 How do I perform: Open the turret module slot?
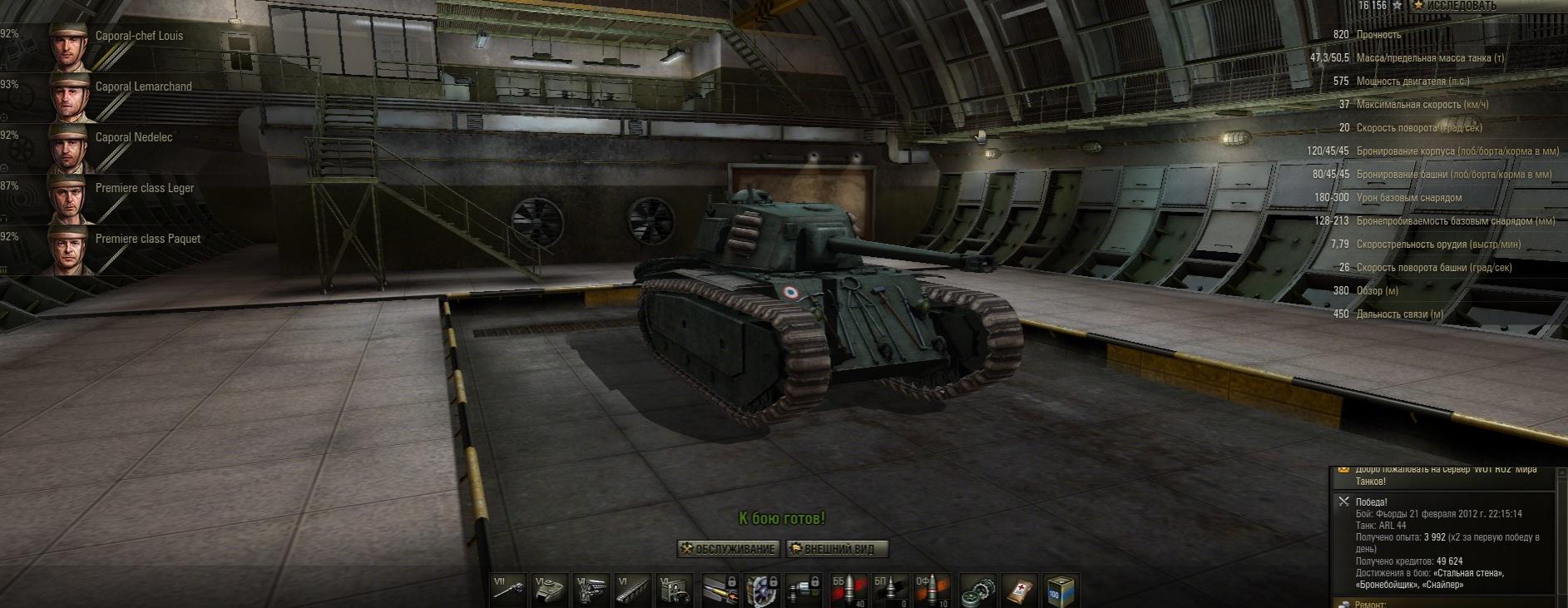point(550,590)
